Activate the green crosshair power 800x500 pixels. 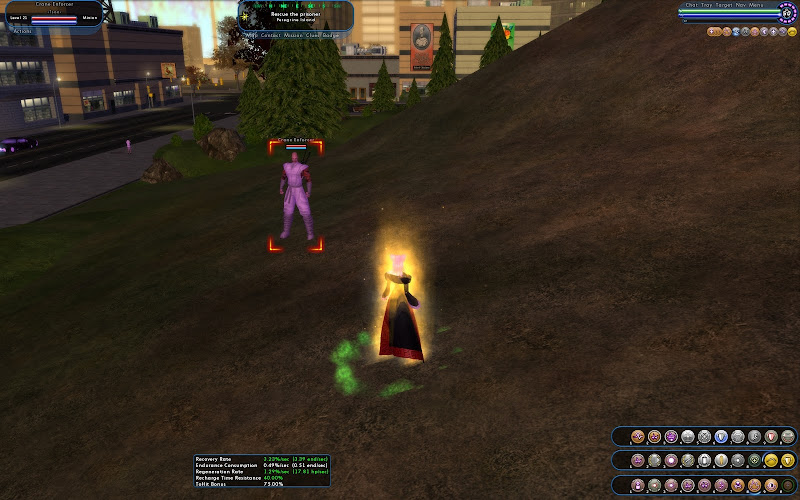(754, 461)
